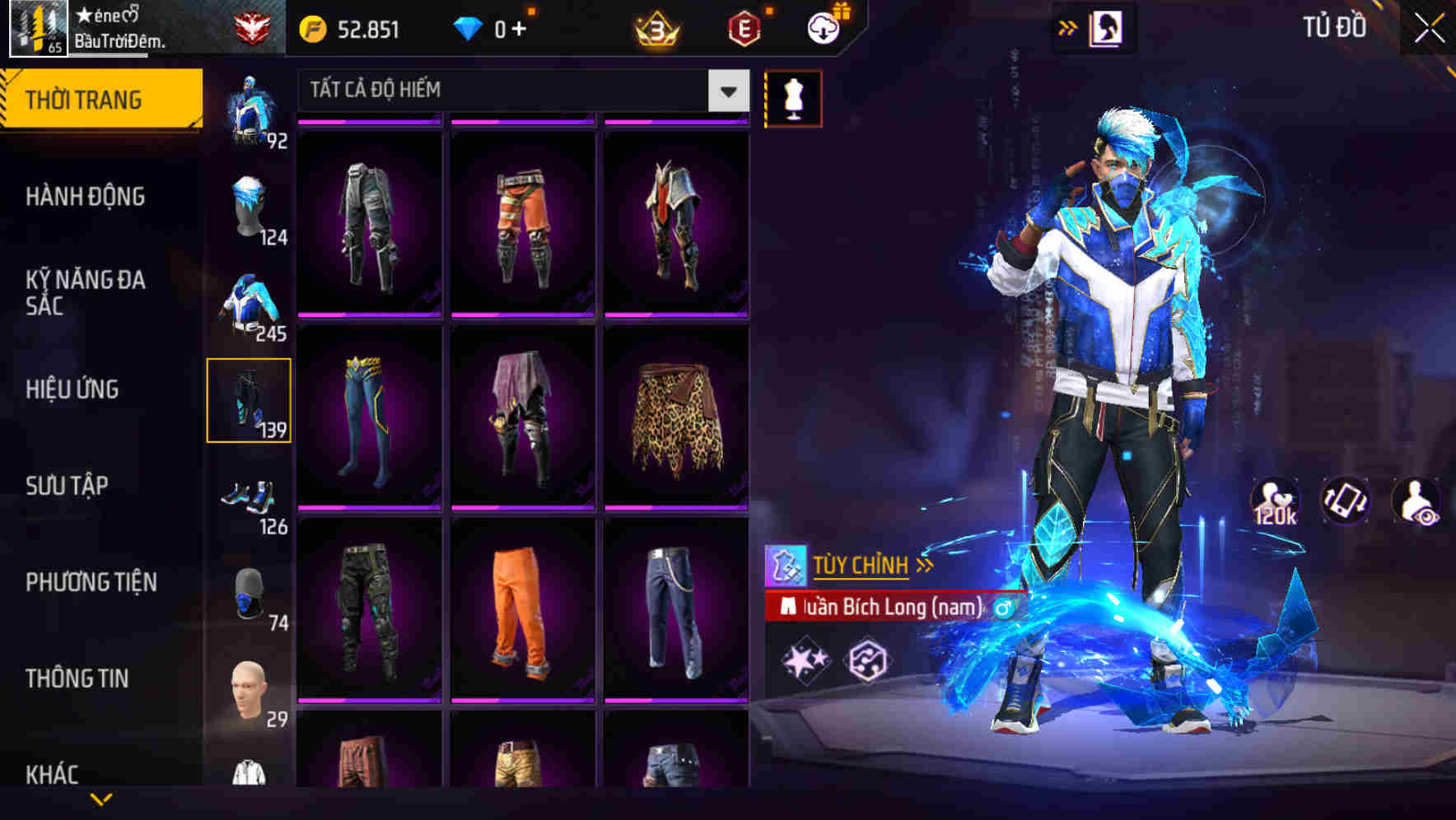Toggle the mannequin preview next to rarity filter
This screenshot has height=820, width=1456.
pos(793,96)
